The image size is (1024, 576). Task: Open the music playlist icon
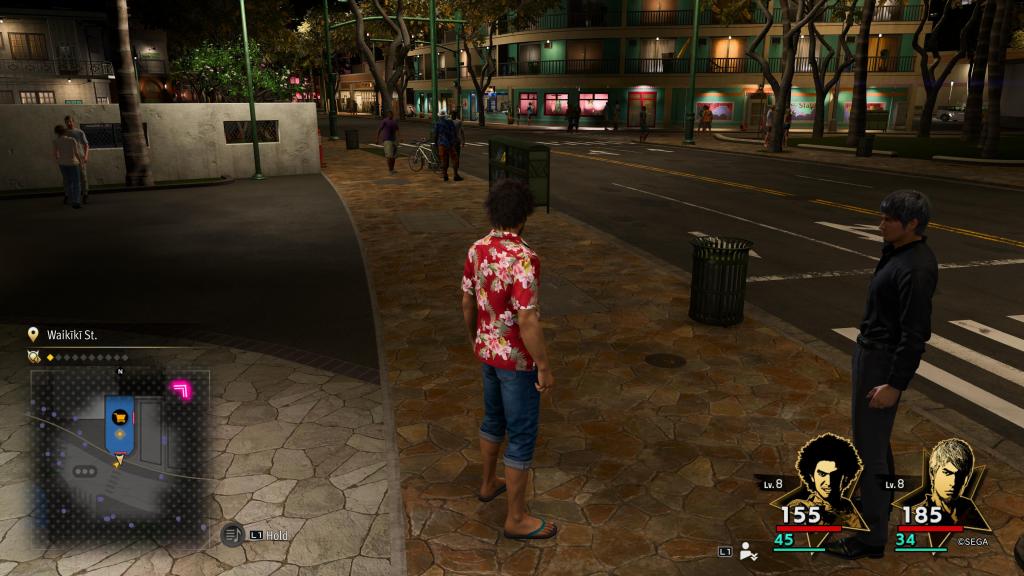232,535
